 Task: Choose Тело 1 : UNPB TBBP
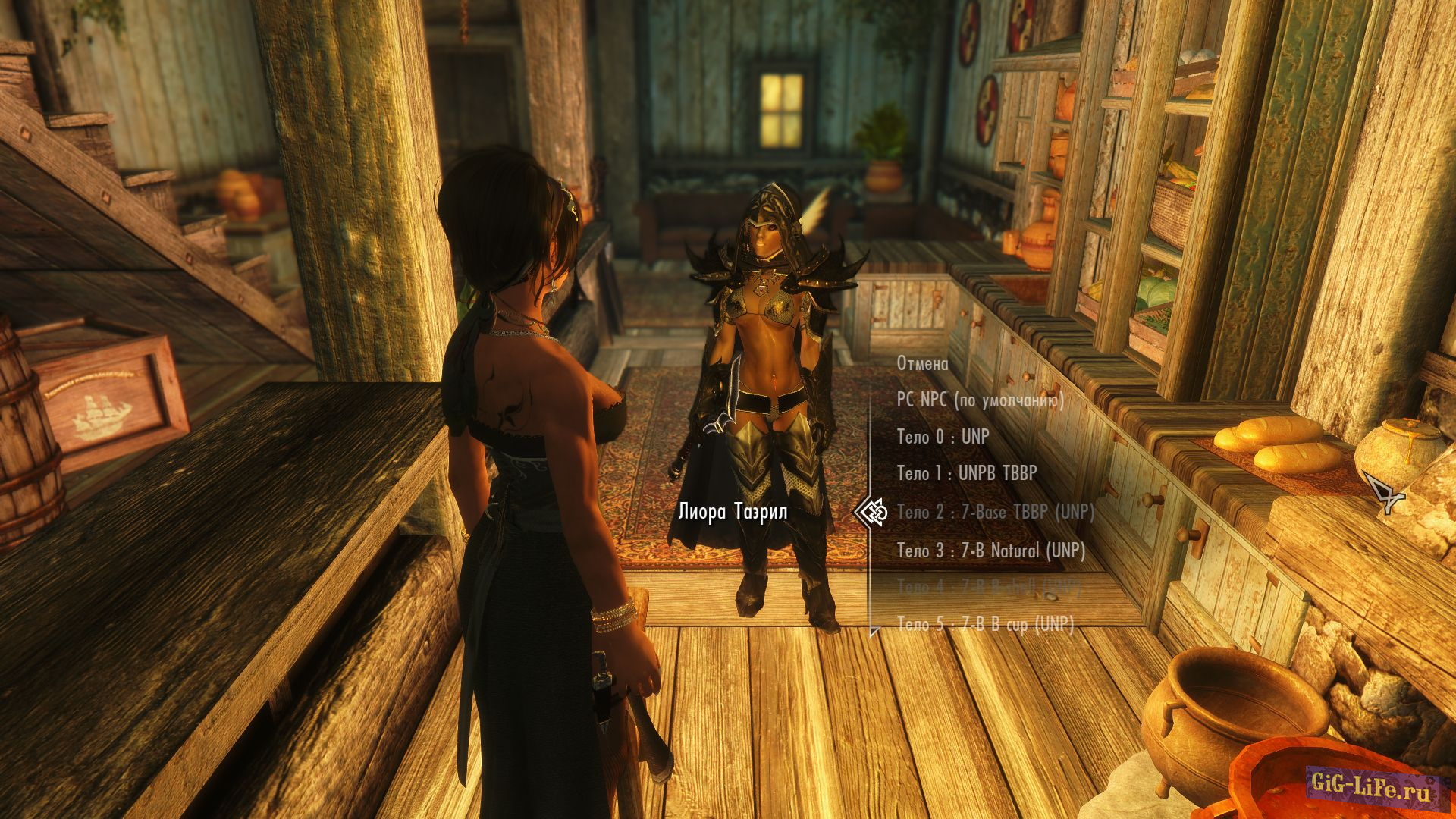[966, 474]
